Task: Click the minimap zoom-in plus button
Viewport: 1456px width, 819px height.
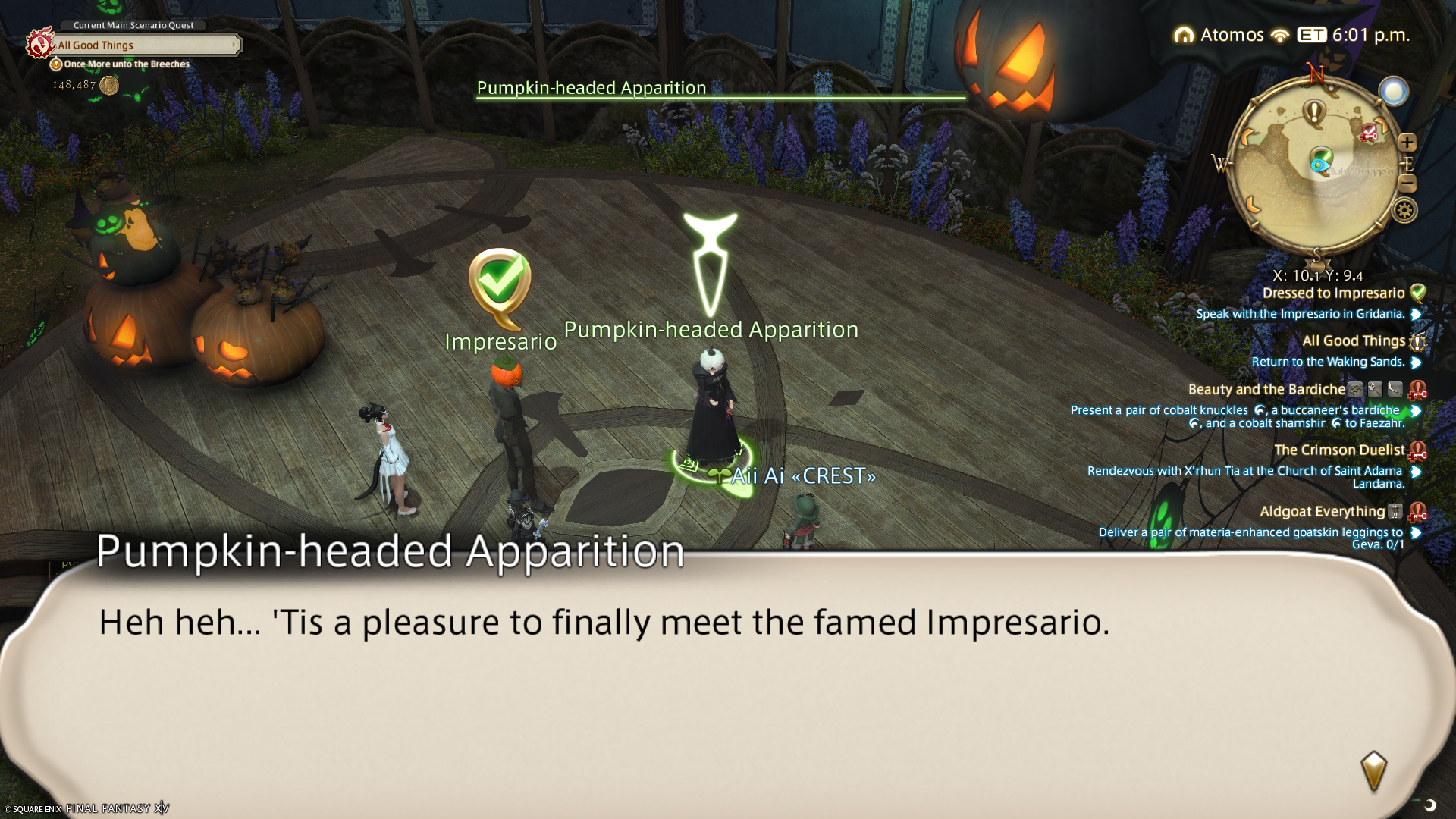Action: (x=1407, y=143)
